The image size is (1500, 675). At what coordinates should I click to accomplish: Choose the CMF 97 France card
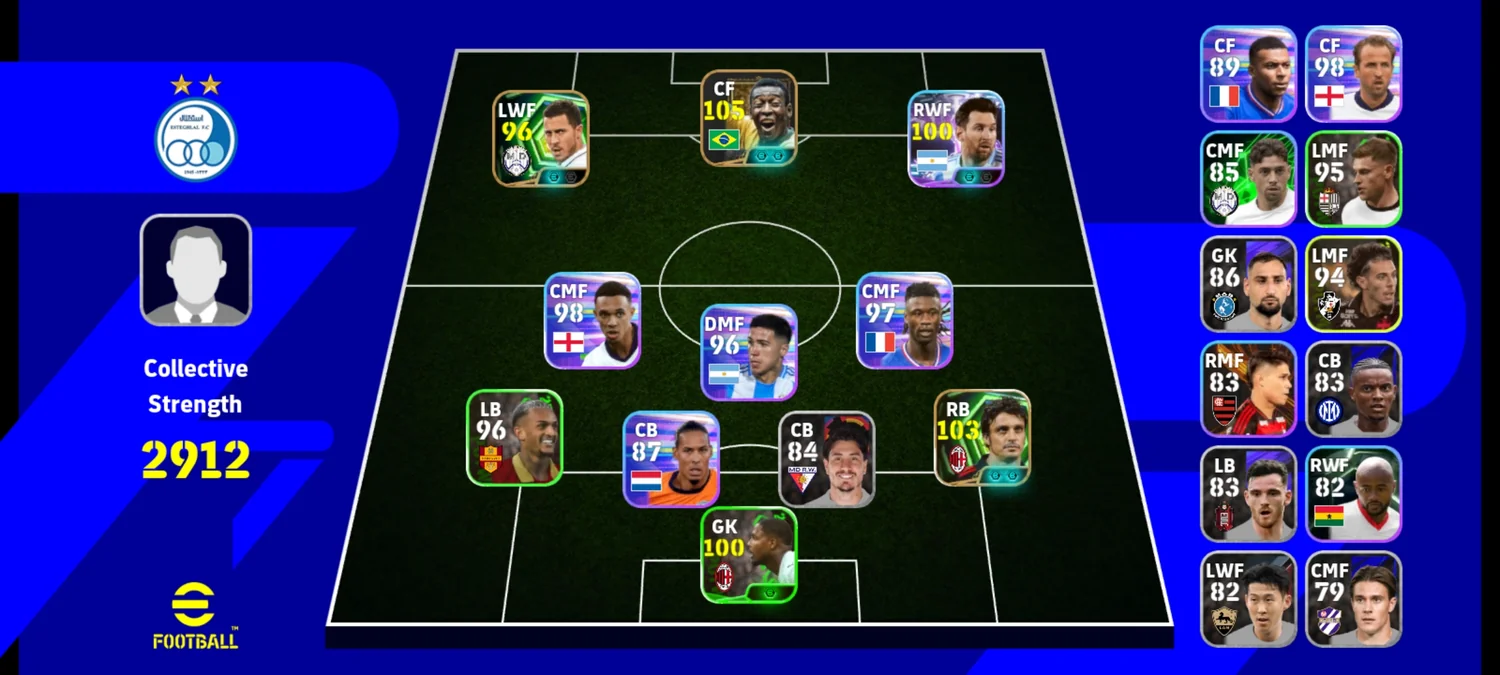click(905, 321)
